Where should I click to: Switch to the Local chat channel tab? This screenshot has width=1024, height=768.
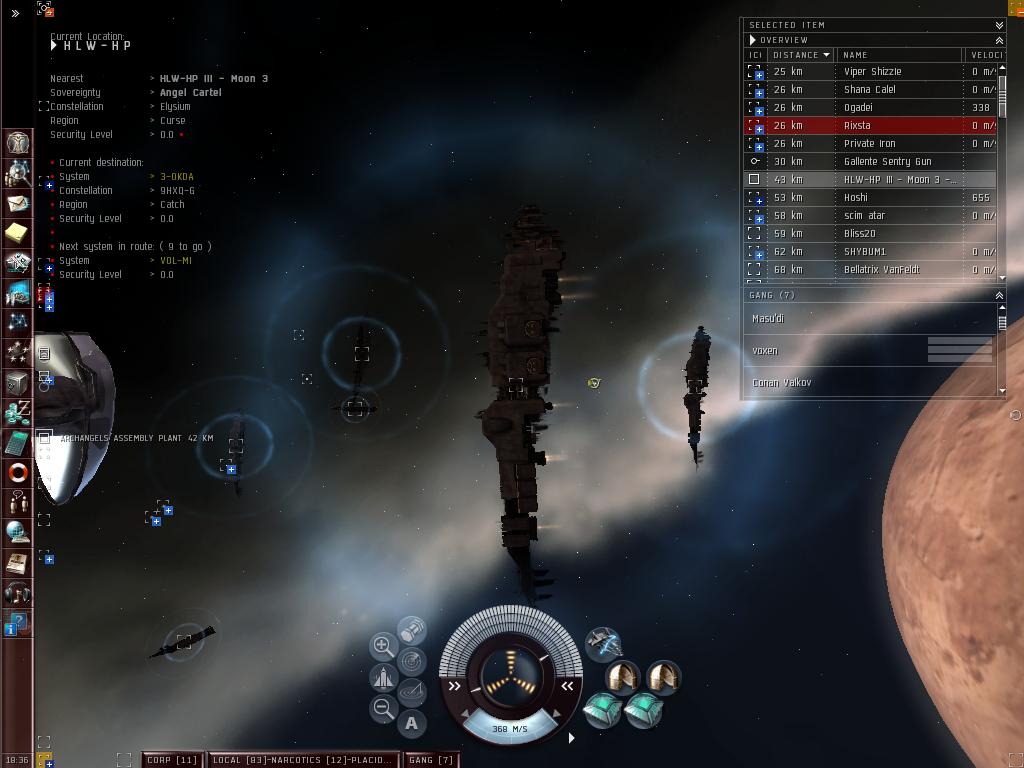(x=302, y=760)
